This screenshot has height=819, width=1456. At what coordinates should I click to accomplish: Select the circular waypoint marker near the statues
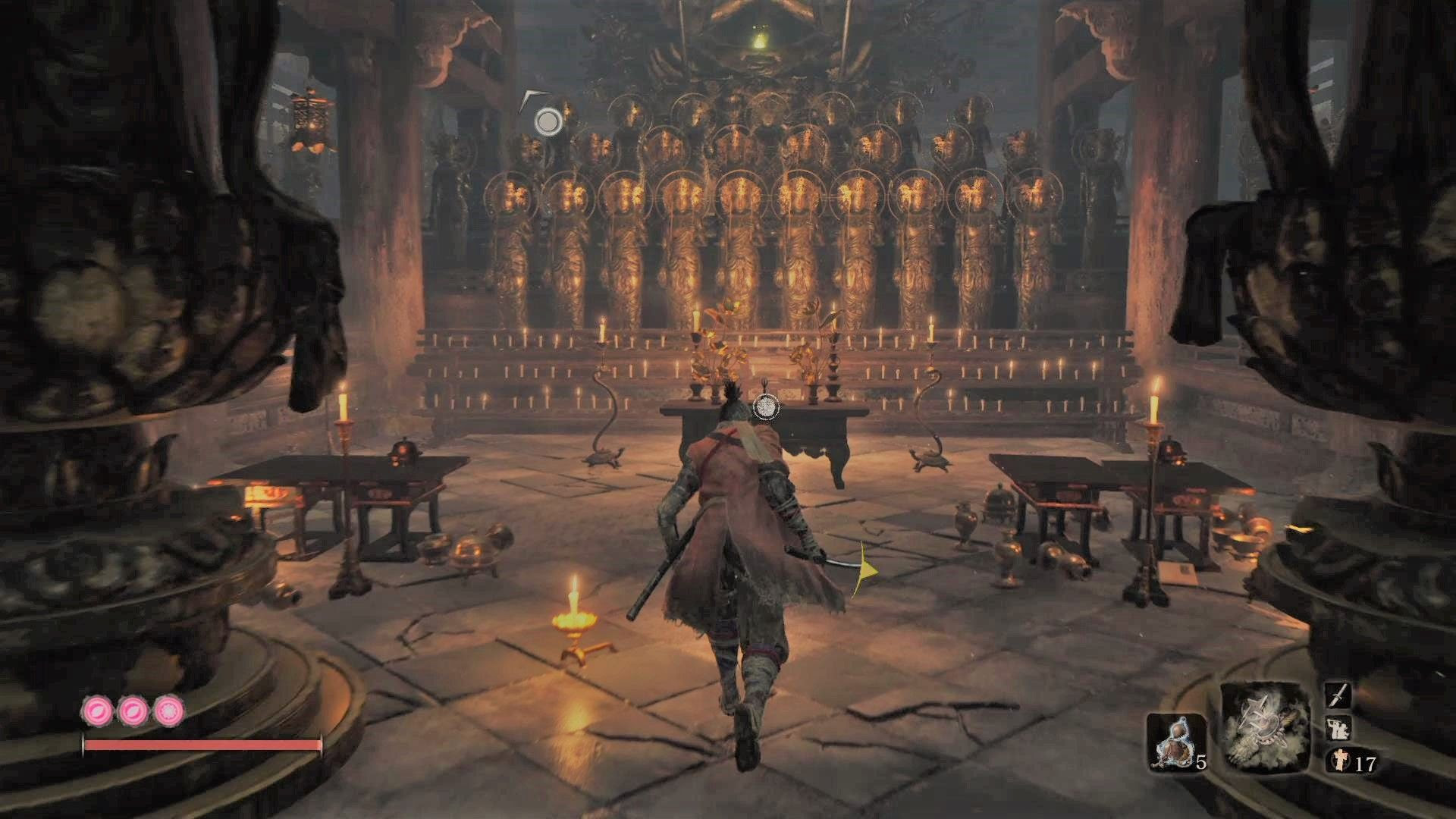click(x=548, y=119)
